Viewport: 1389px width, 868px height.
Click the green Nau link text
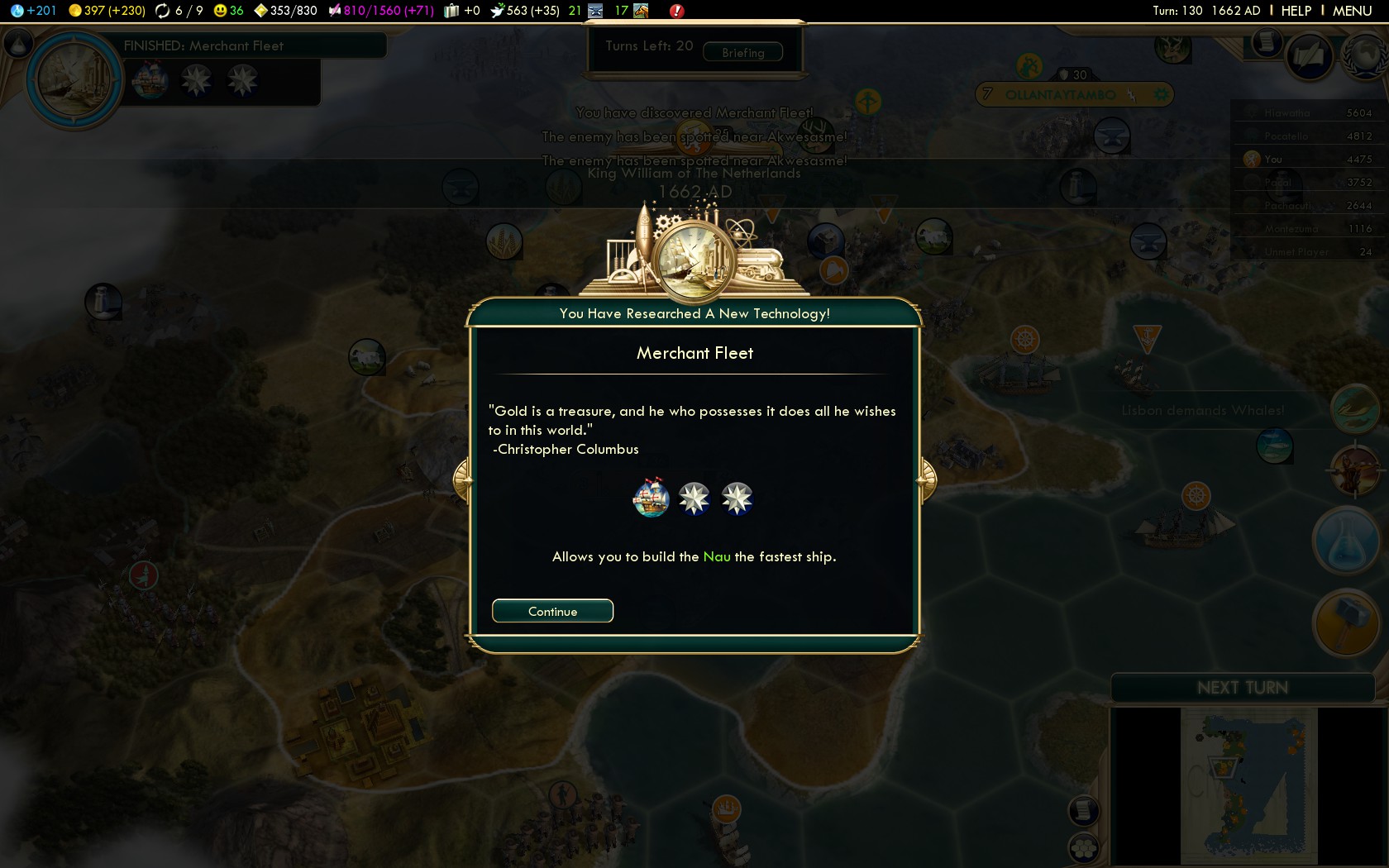pyautogui.click(x=717, y=556)
